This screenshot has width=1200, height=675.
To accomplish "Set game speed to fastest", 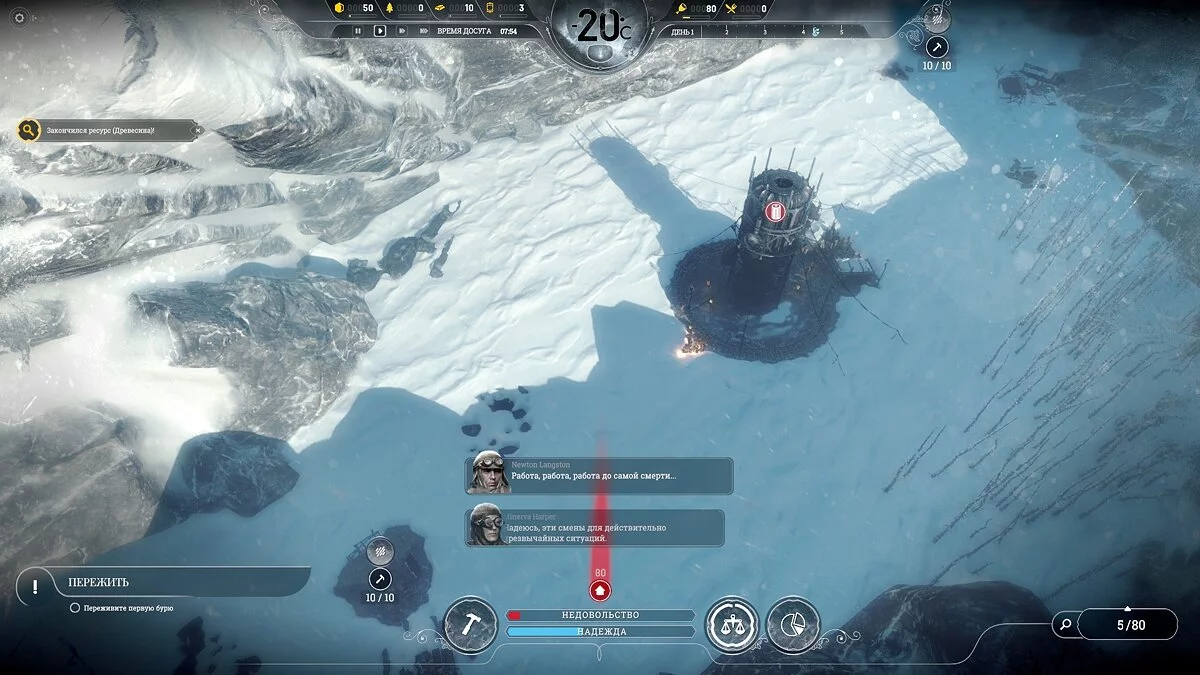I will click(x=424, y=31).
